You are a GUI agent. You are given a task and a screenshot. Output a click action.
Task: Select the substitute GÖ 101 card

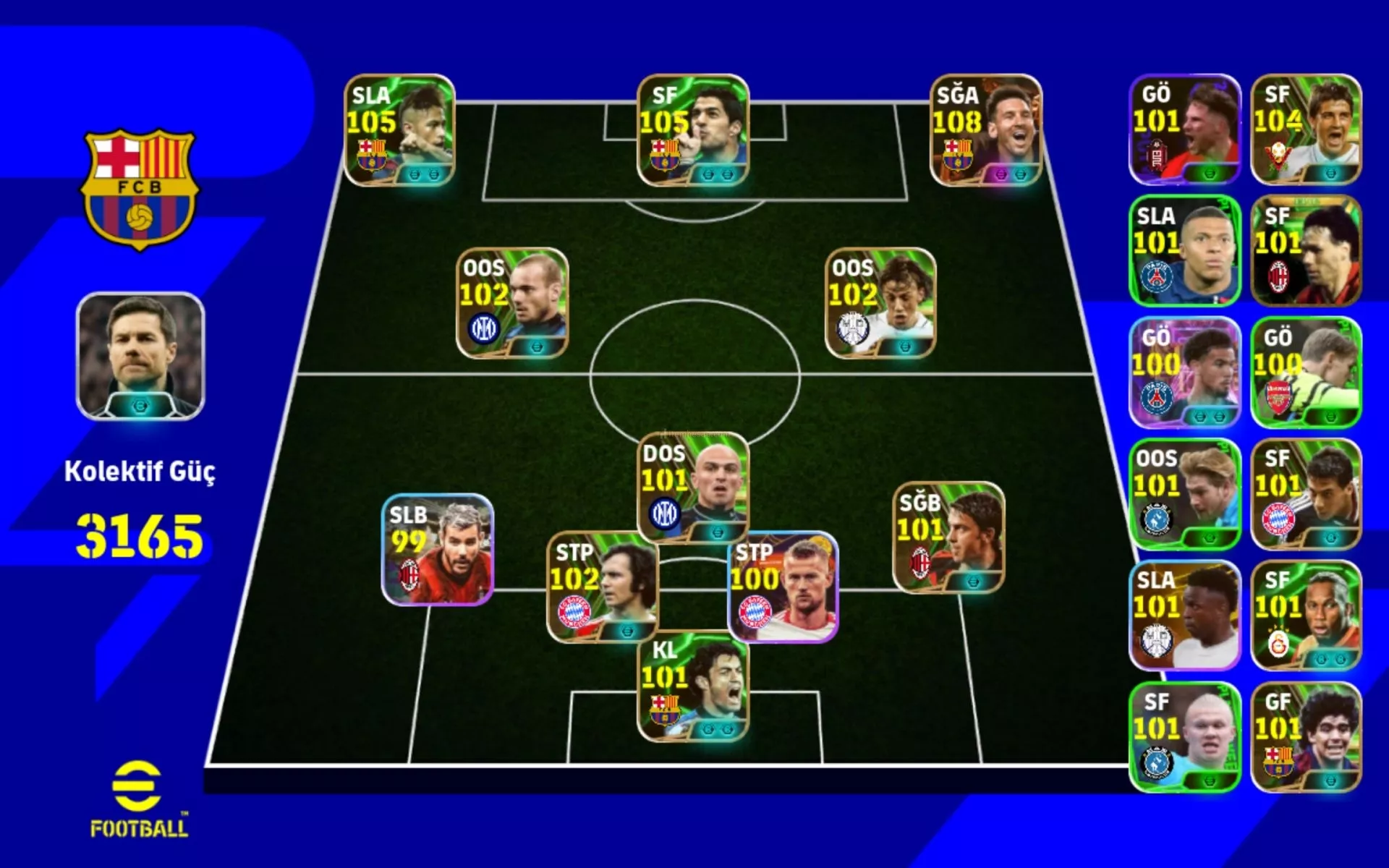[1185, 129]
